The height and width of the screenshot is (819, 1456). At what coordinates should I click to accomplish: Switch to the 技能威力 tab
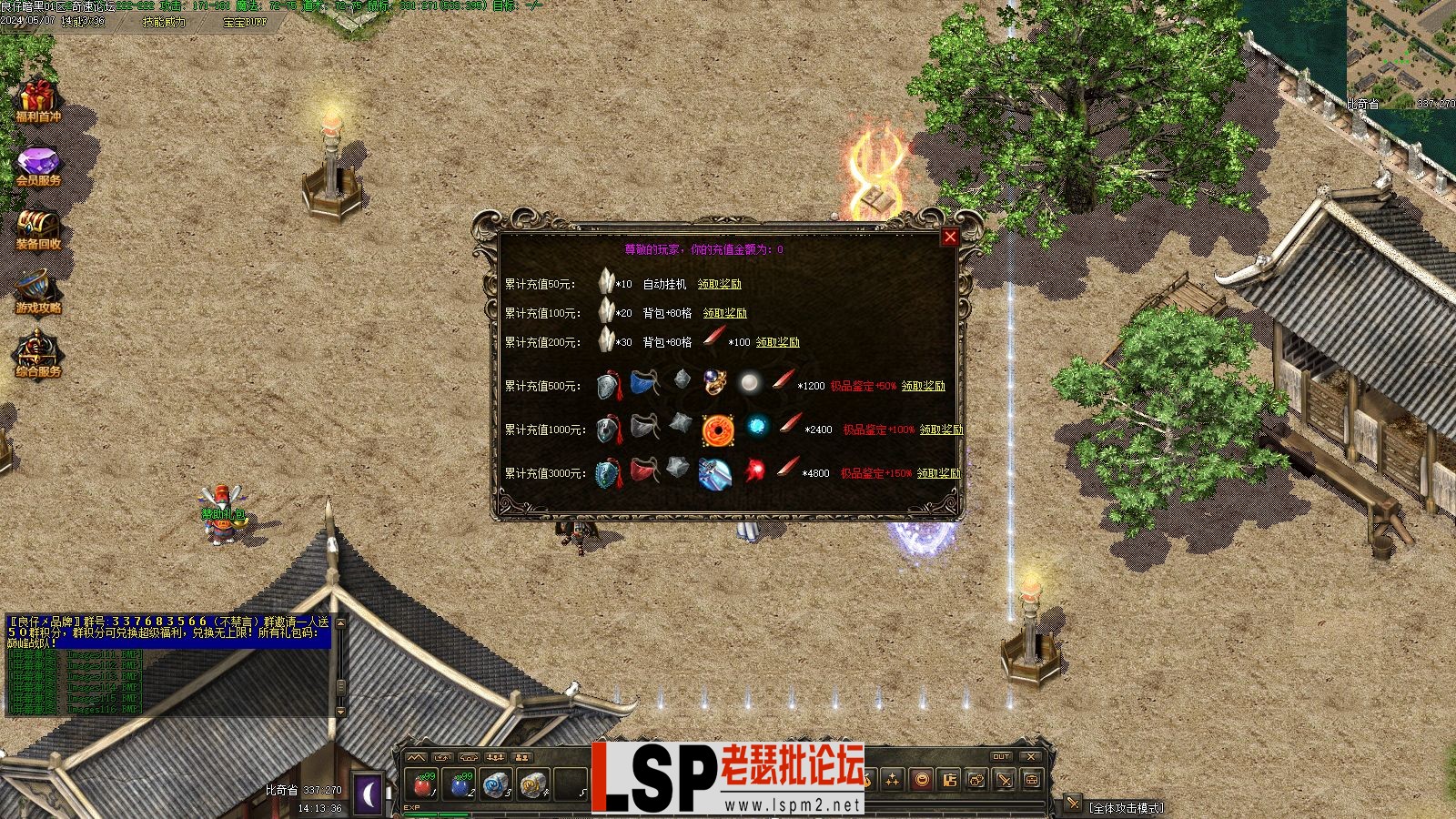tap(164, 22)
